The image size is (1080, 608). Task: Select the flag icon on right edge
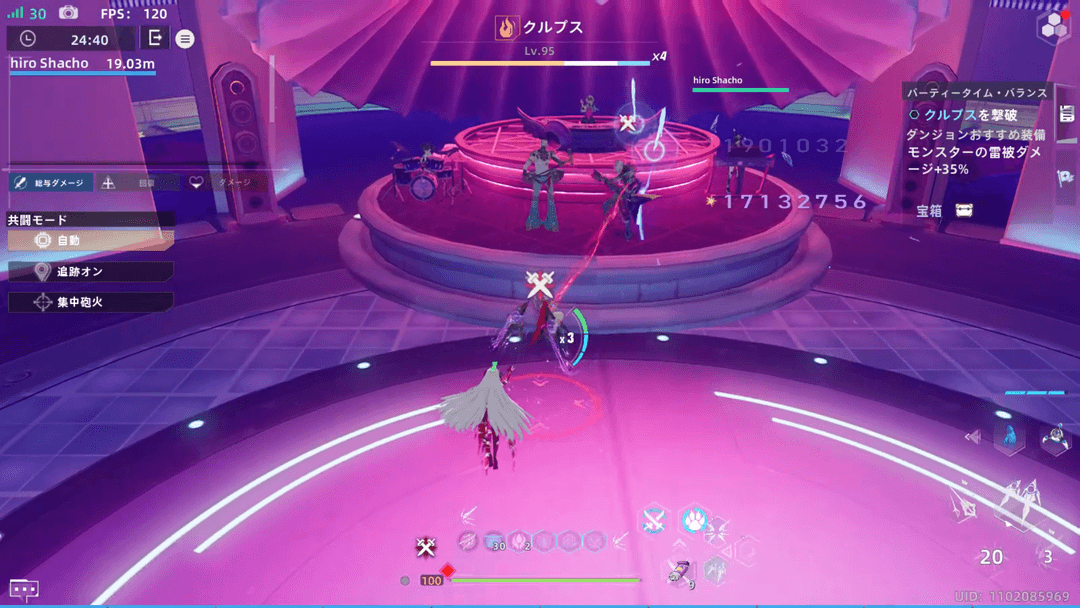click(1066, 178)
